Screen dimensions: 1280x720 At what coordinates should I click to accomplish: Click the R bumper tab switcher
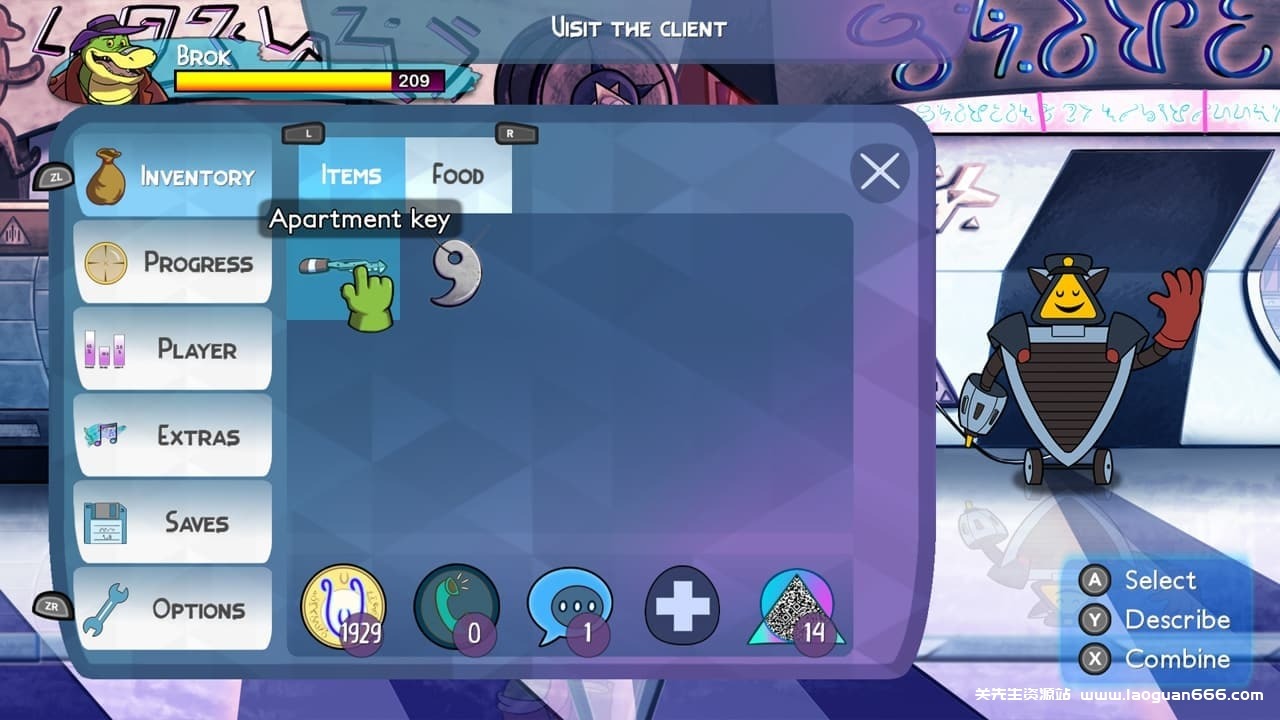click(x=508, y=133)
